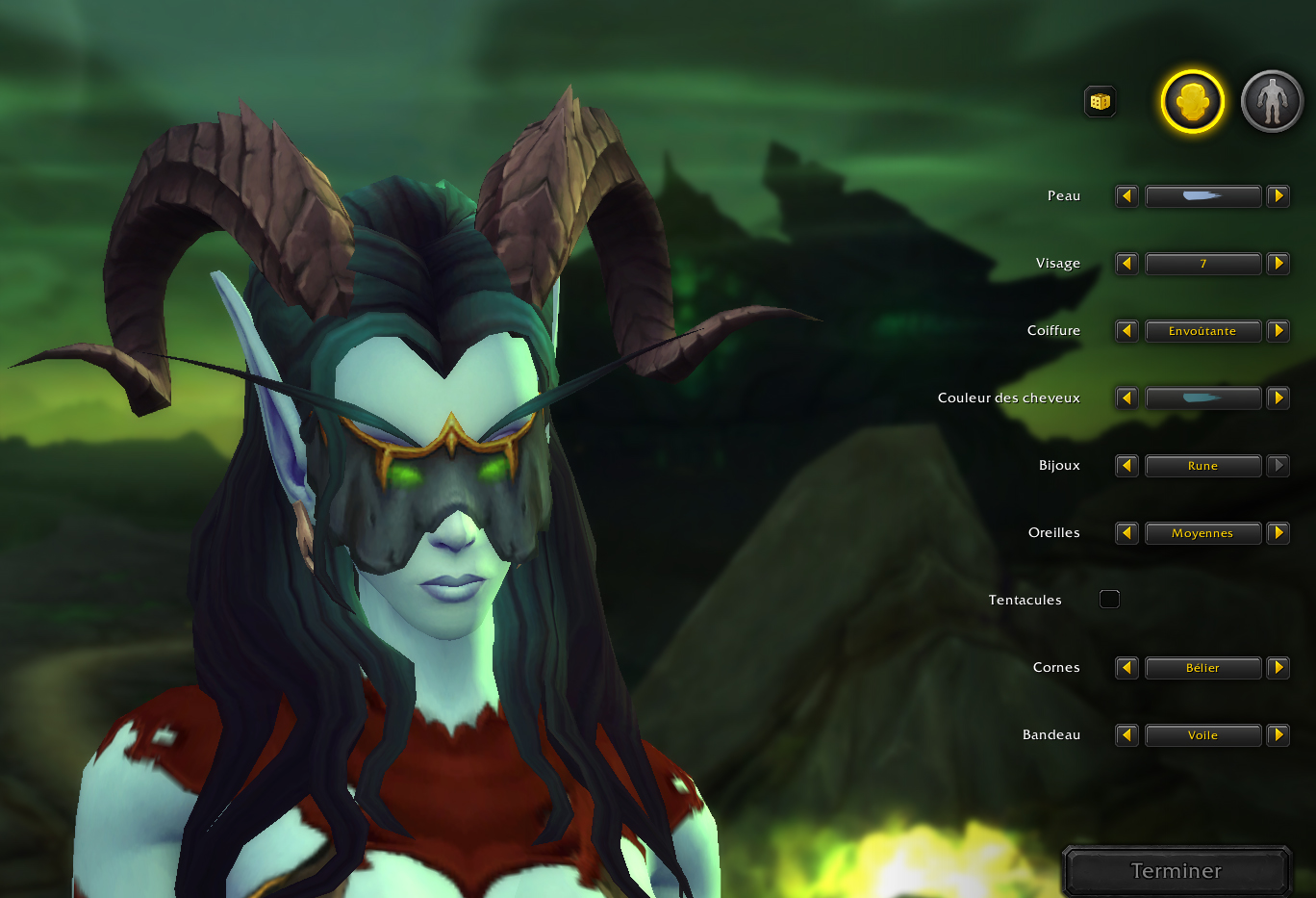Choose the next Coiffure after Envoûtante
The height and width of the screenshot is (898, 1316).
[x=1278, y=331]
